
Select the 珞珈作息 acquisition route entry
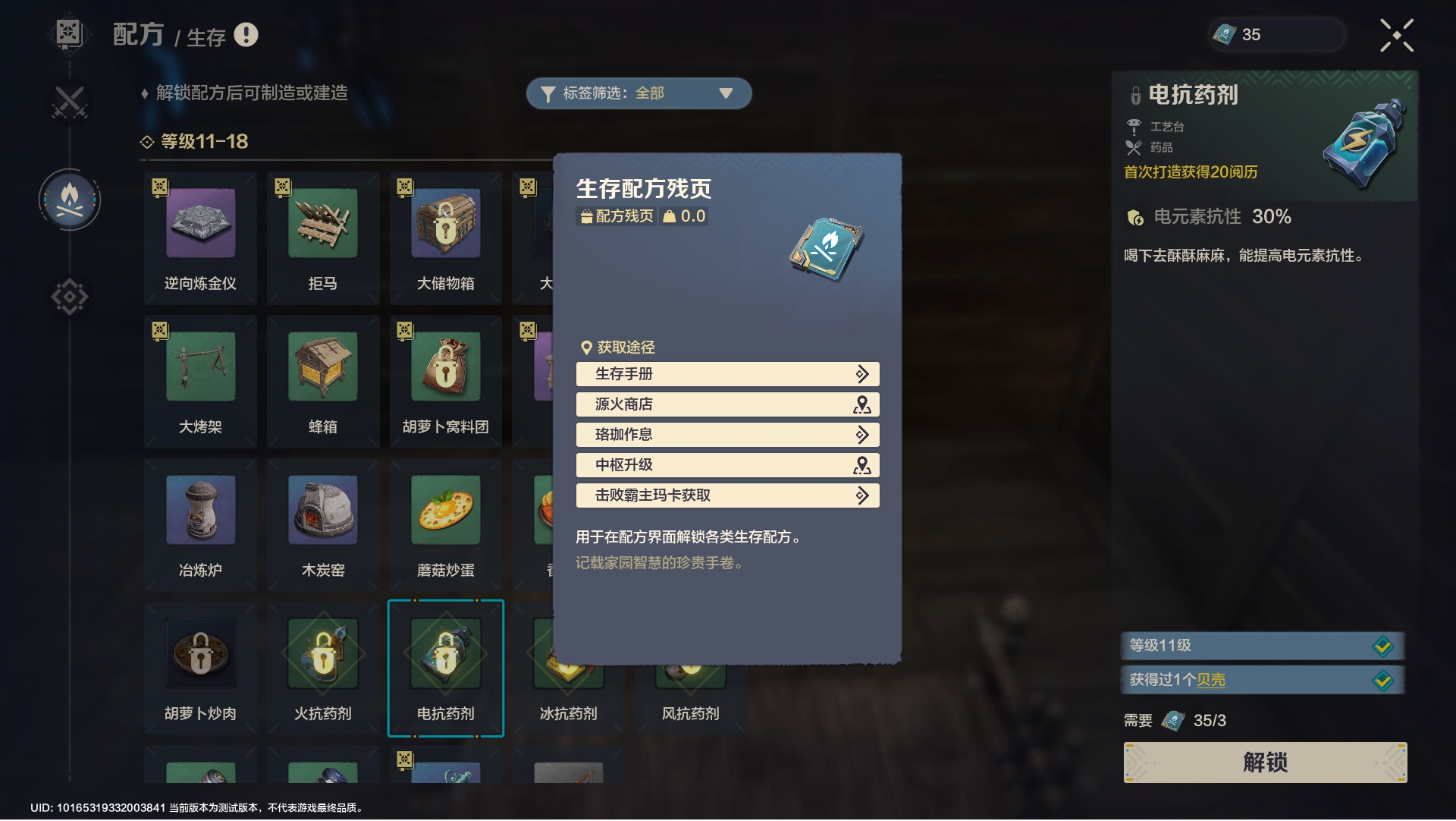[x=726, y=435]
